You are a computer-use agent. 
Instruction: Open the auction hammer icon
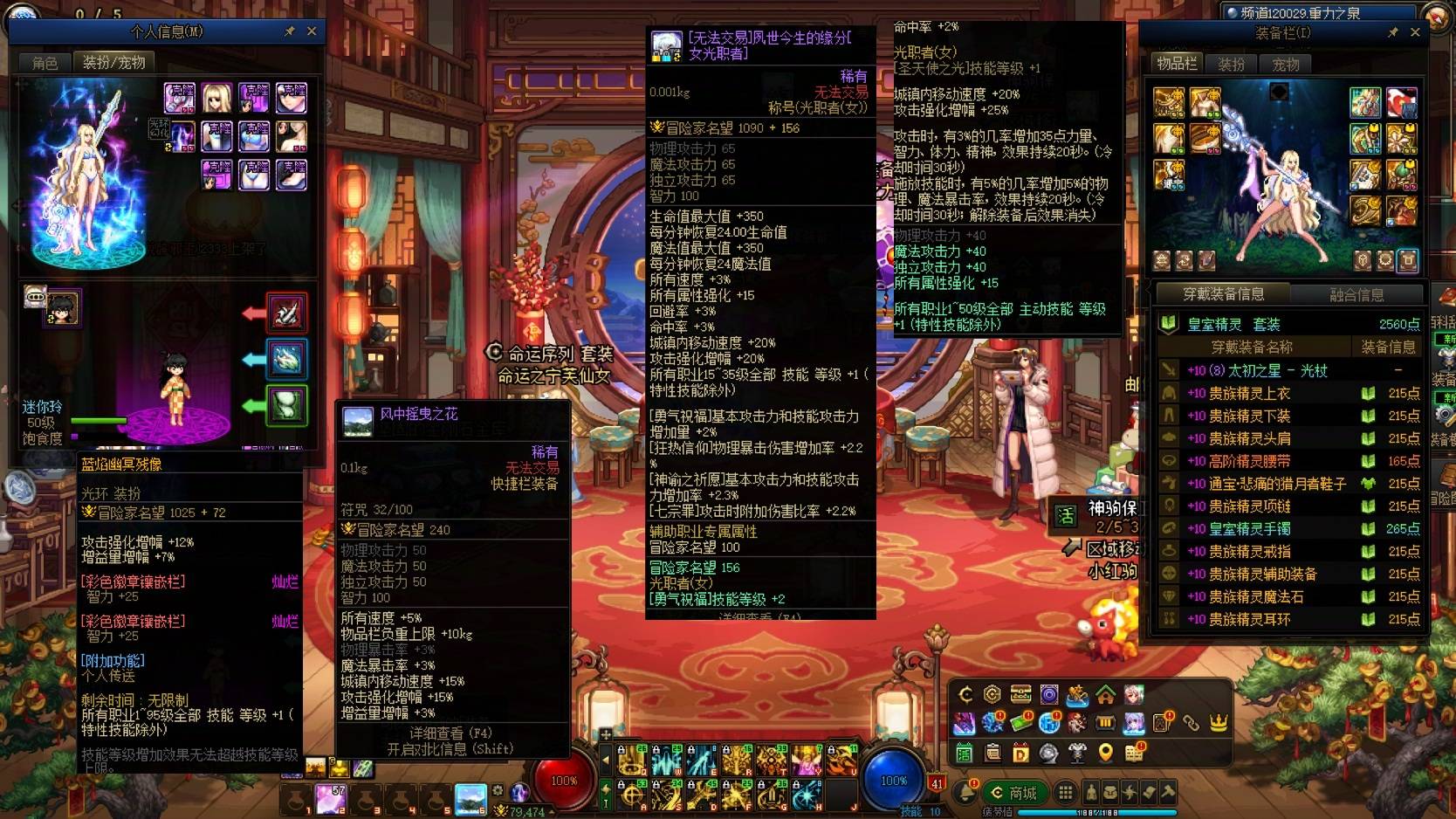pyautogui.click(x=1167, y=791)
